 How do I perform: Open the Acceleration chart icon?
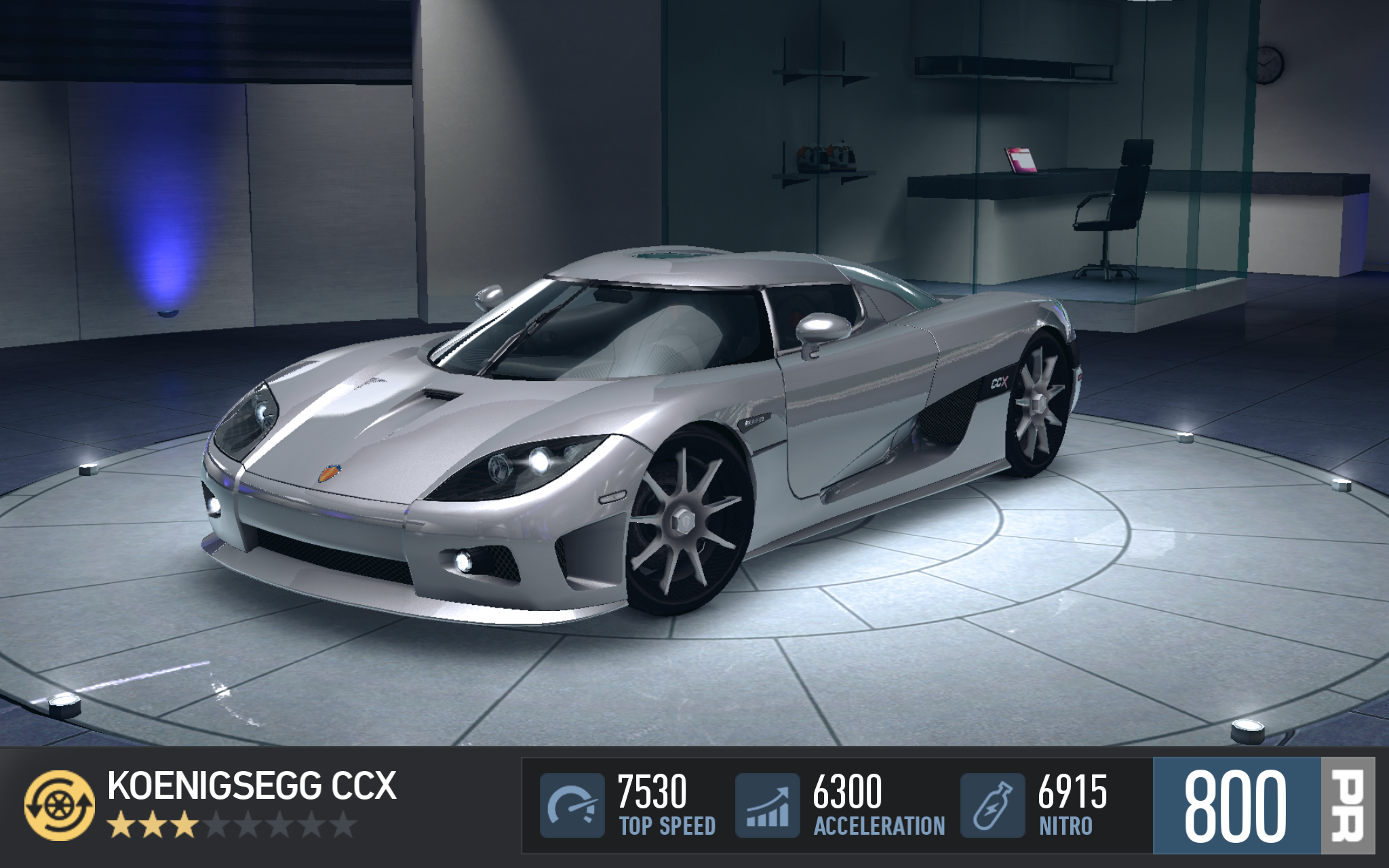(x=767, y=805)
